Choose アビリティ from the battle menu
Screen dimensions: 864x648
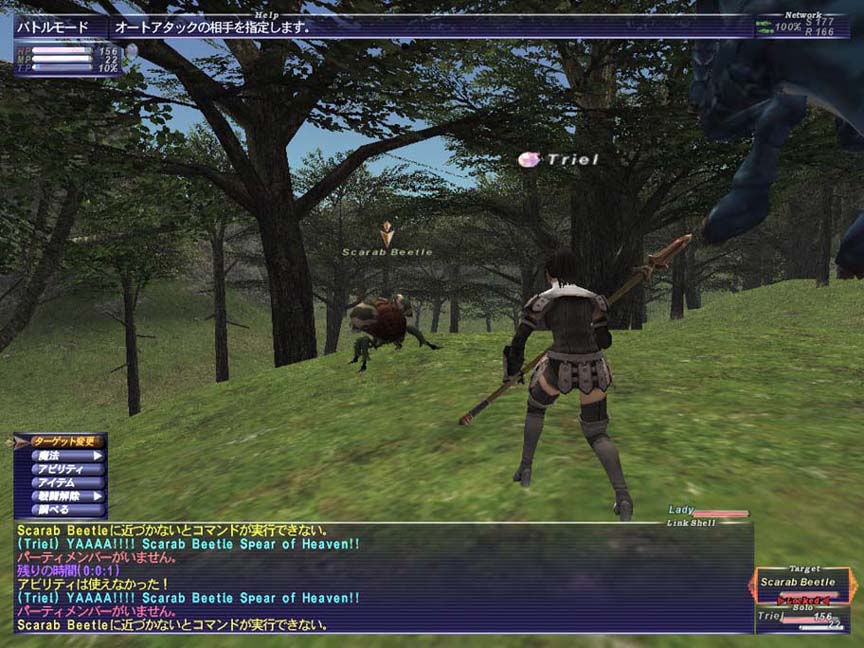pyautogui.click(x=64, y=468)
